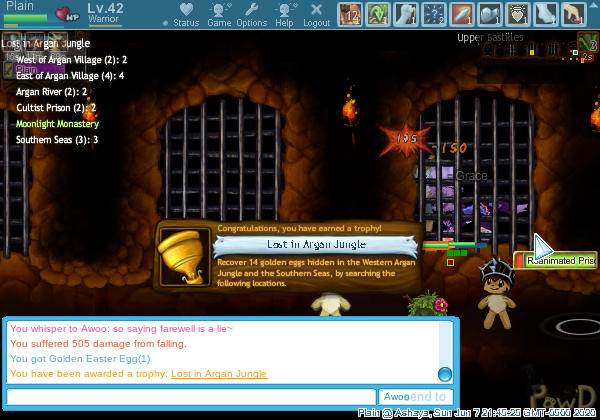Screen dimensions: 600x420
Task: Use the blue question-mark sparkle skill
Action: pos(436,14)
